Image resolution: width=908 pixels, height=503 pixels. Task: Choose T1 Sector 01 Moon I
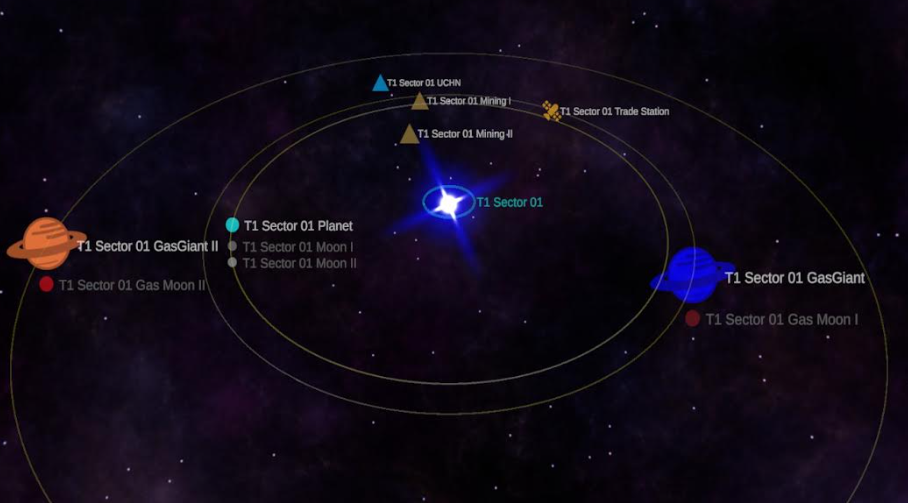[232, 246]
